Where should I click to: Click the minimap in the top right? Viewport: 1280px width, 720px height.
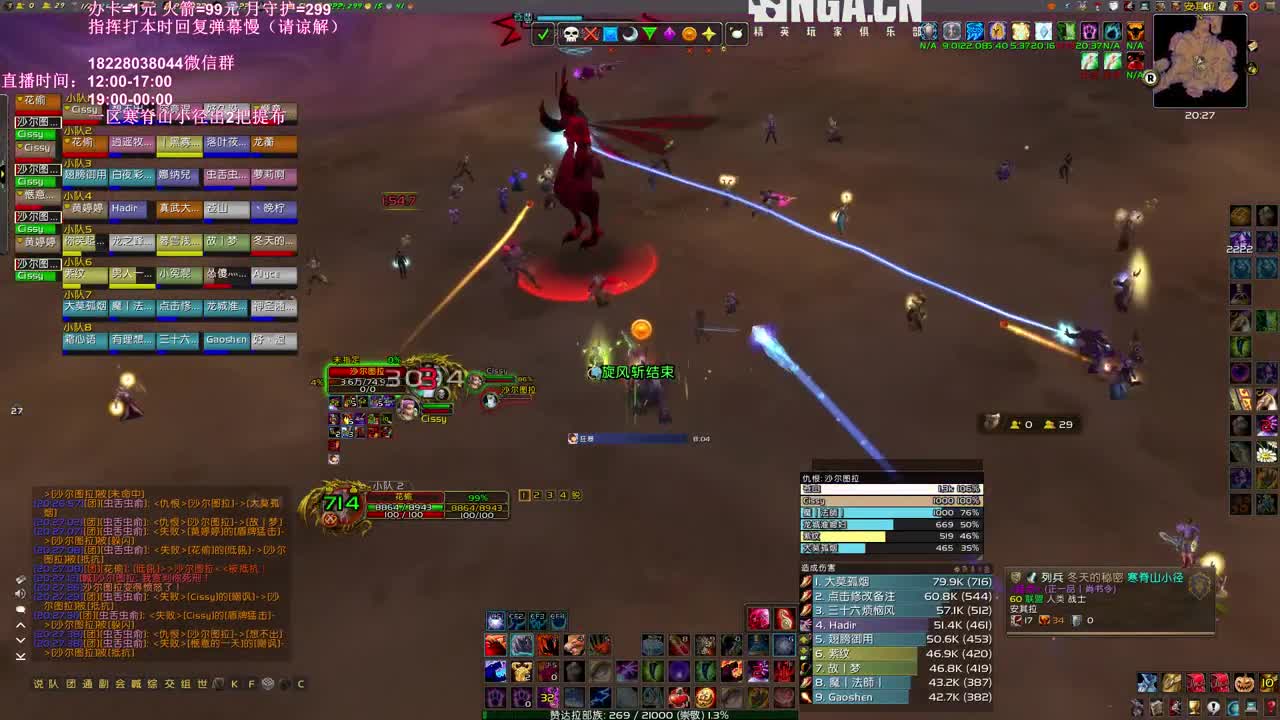[1200, 60]
